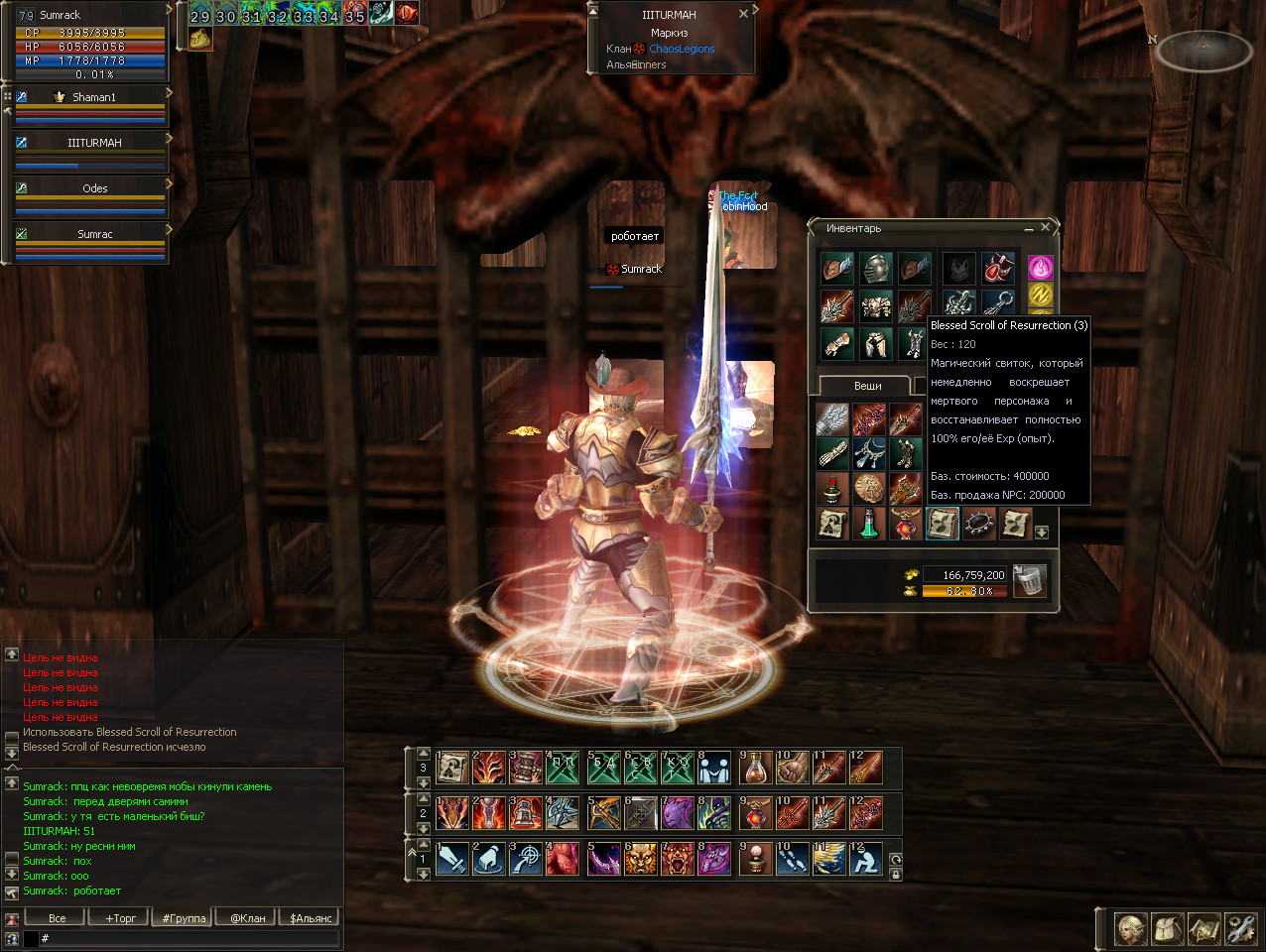Close the IIITURMAH target window
The width and height of the screenshot is (1266, 952).
(x=743, y=14)
